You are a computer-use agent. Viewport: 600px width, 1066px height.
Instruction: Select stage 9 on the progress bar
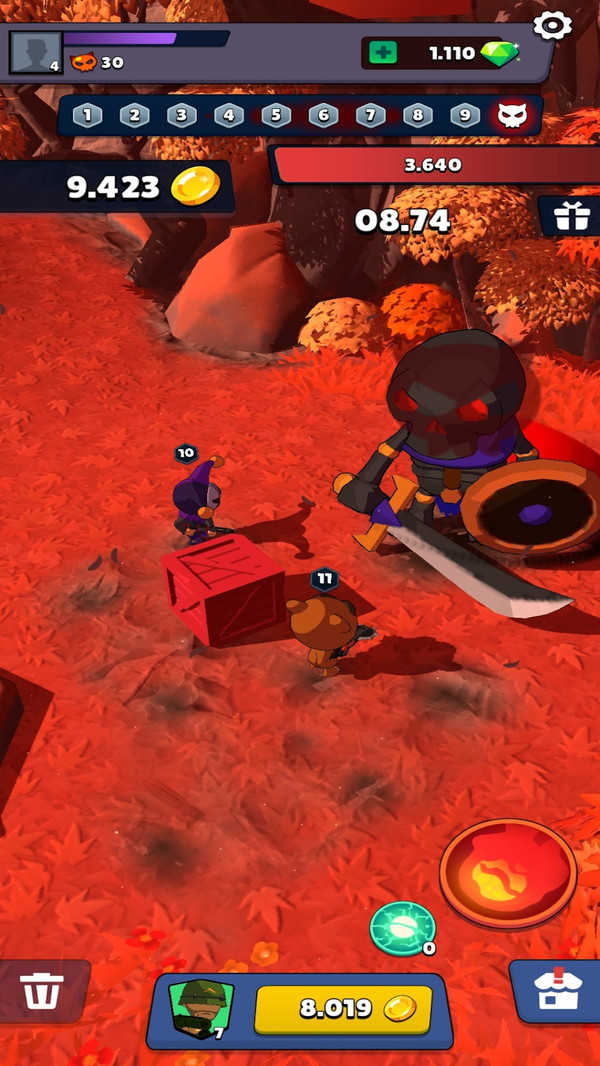465,115
